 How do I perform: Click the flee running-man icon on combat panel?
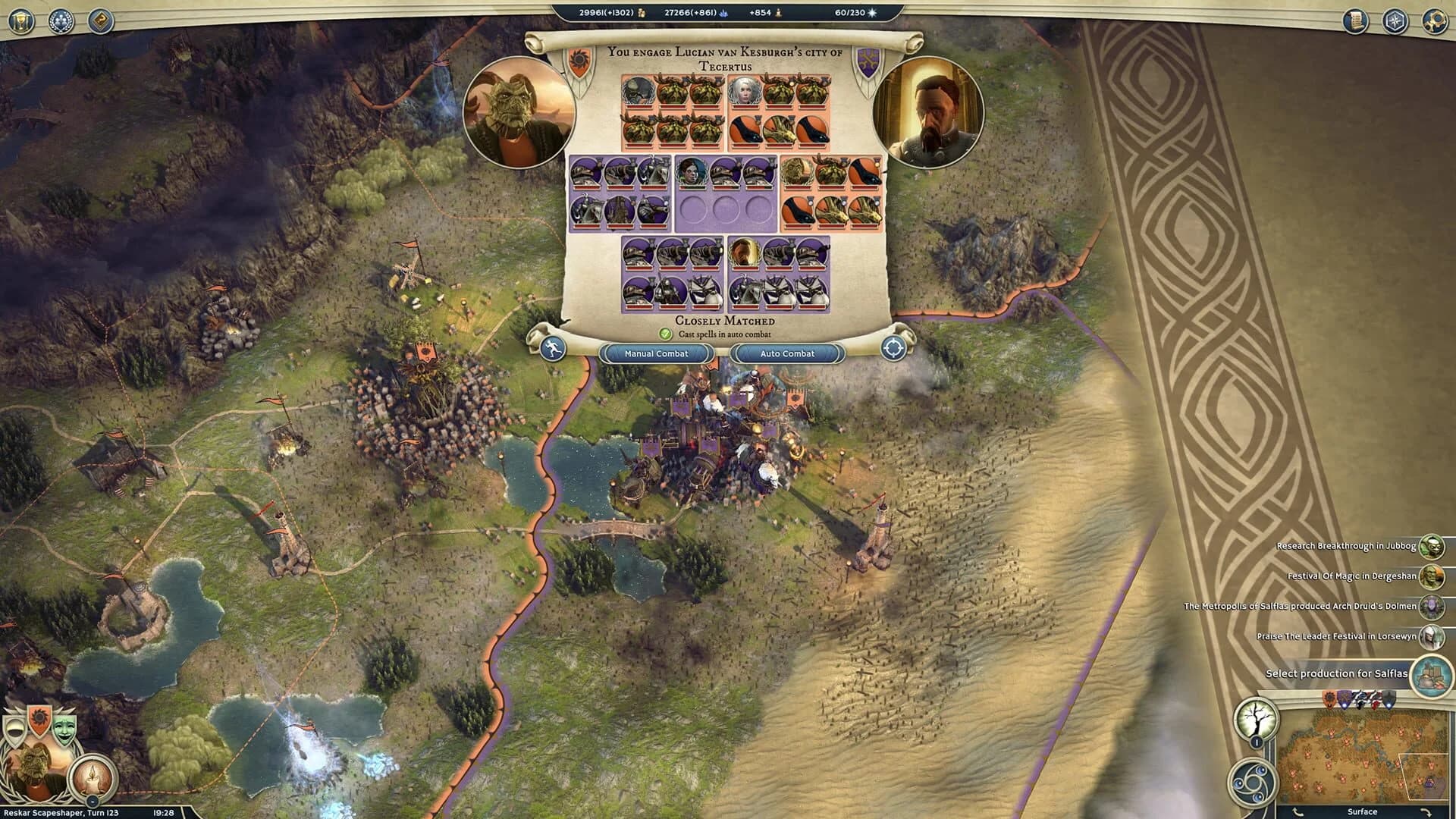click(x=554, y=347)
